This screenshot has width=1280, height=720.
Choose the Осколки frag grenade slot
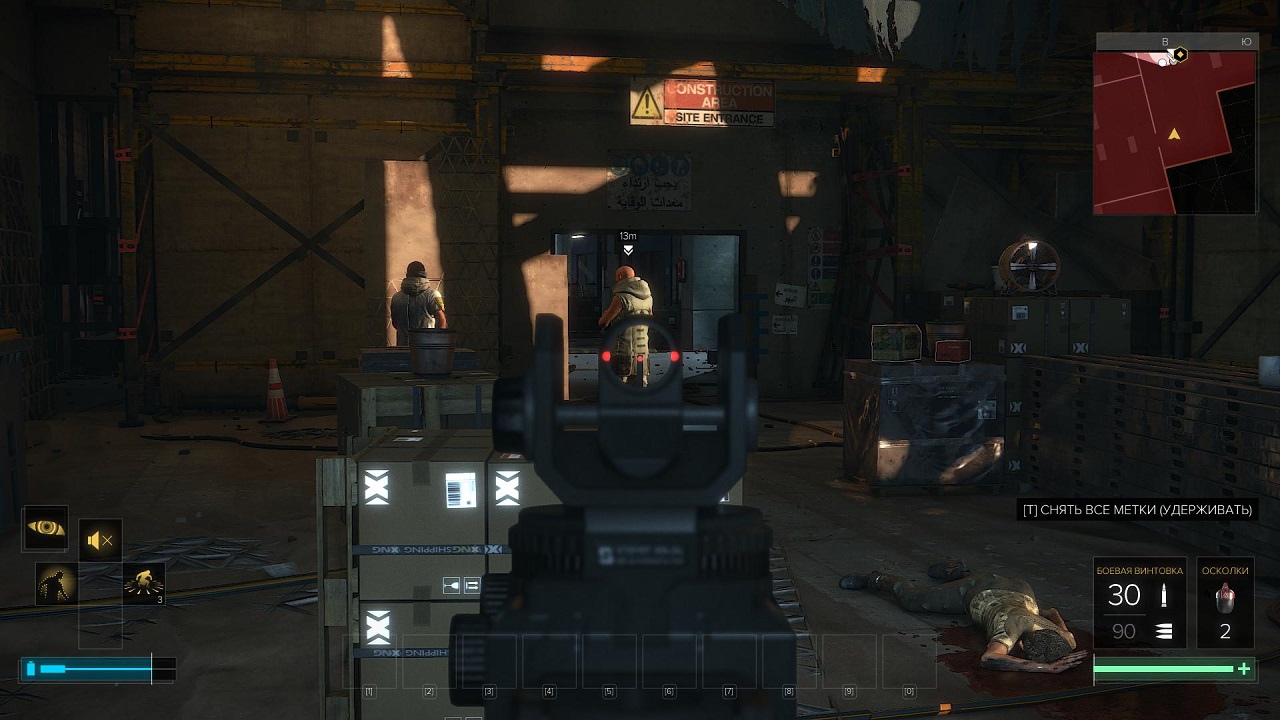[1225, 603]
